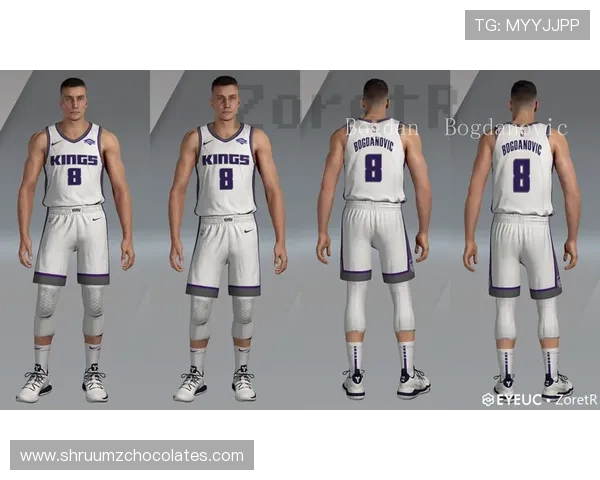600x480 pixels.
Task: Open the www.shruumzchocolates.com link
Action: (132, 456)
